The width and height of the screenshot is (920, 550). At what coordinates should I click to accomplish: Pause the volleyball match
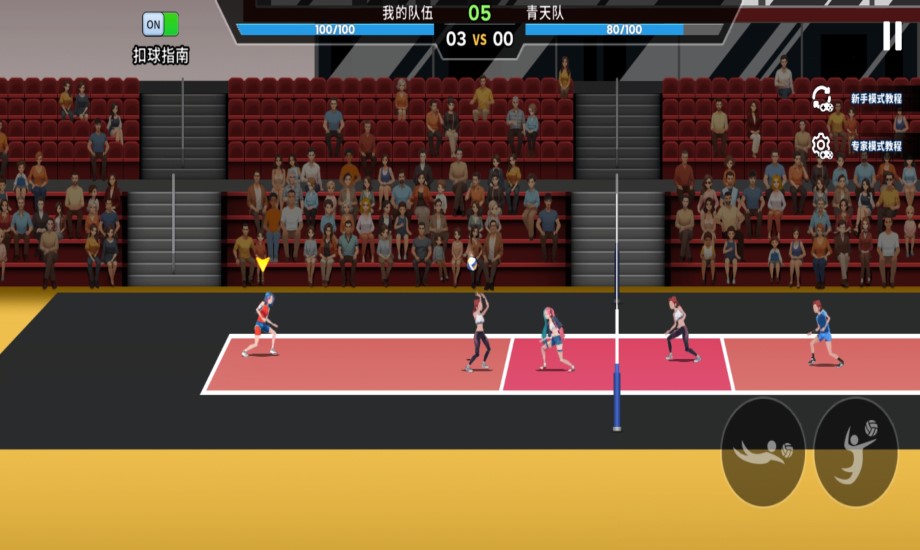pos(891,36)
